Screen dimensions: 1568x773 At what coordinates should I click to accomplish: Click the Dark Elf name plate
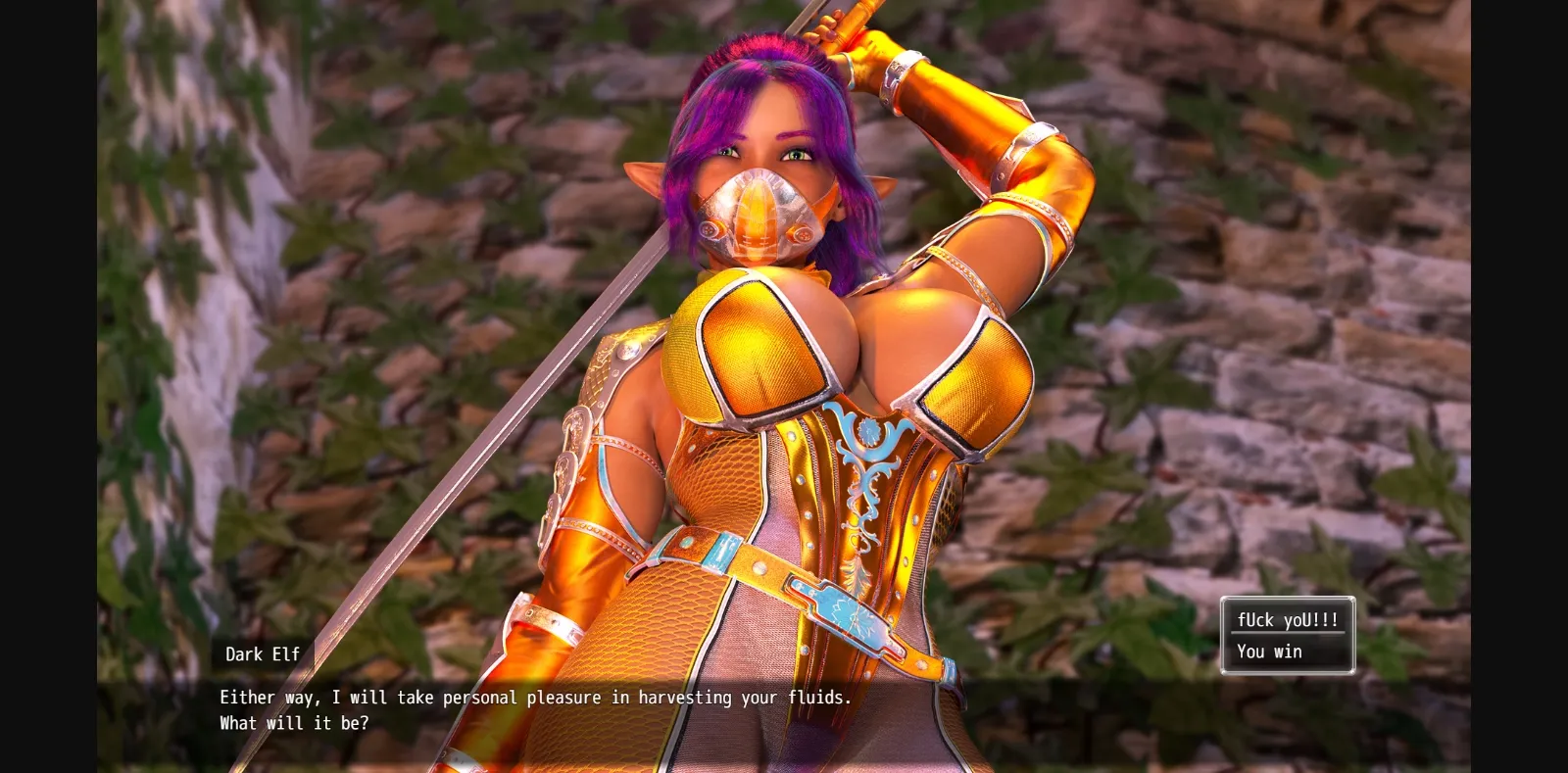261,654
